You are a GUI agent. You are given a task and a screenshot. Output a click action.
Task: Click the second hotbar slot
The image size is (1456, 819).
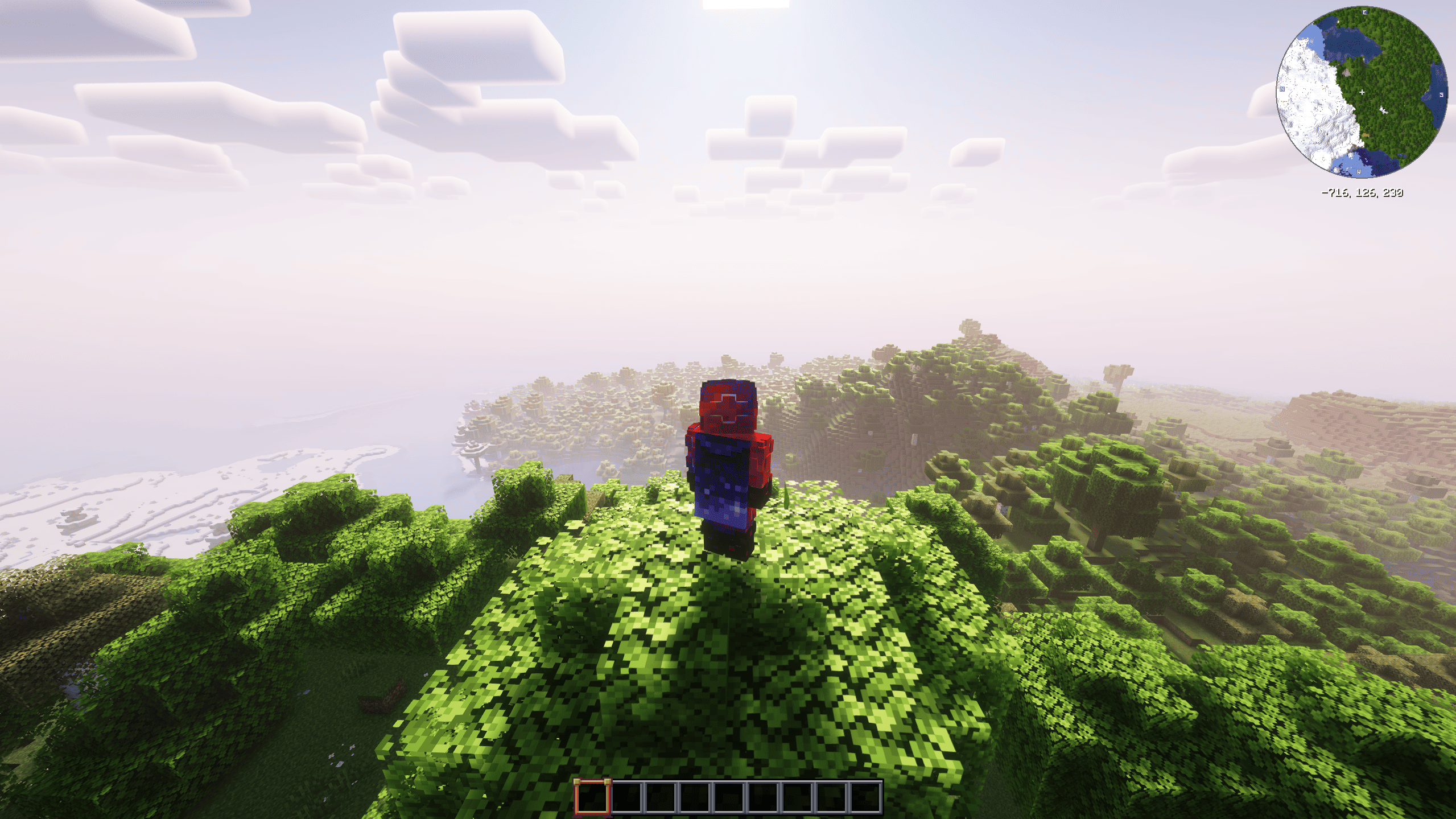pos(627,798)
